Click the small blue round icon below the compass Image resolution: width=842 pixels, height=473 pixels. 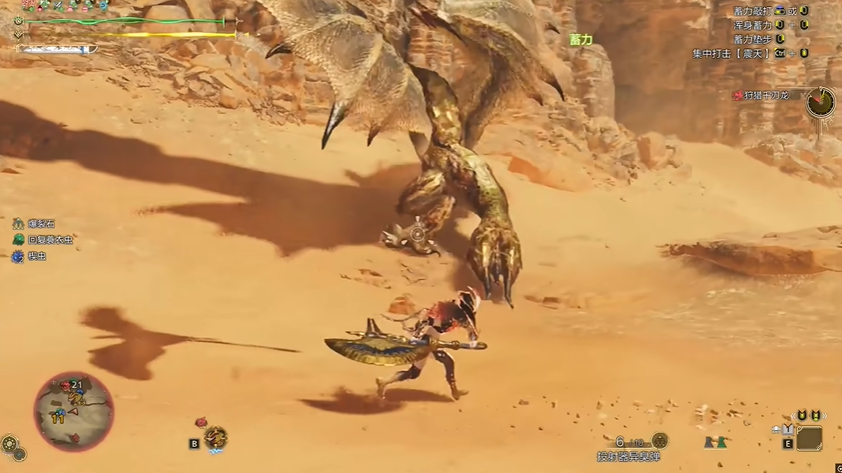click(x=19, y=455)
